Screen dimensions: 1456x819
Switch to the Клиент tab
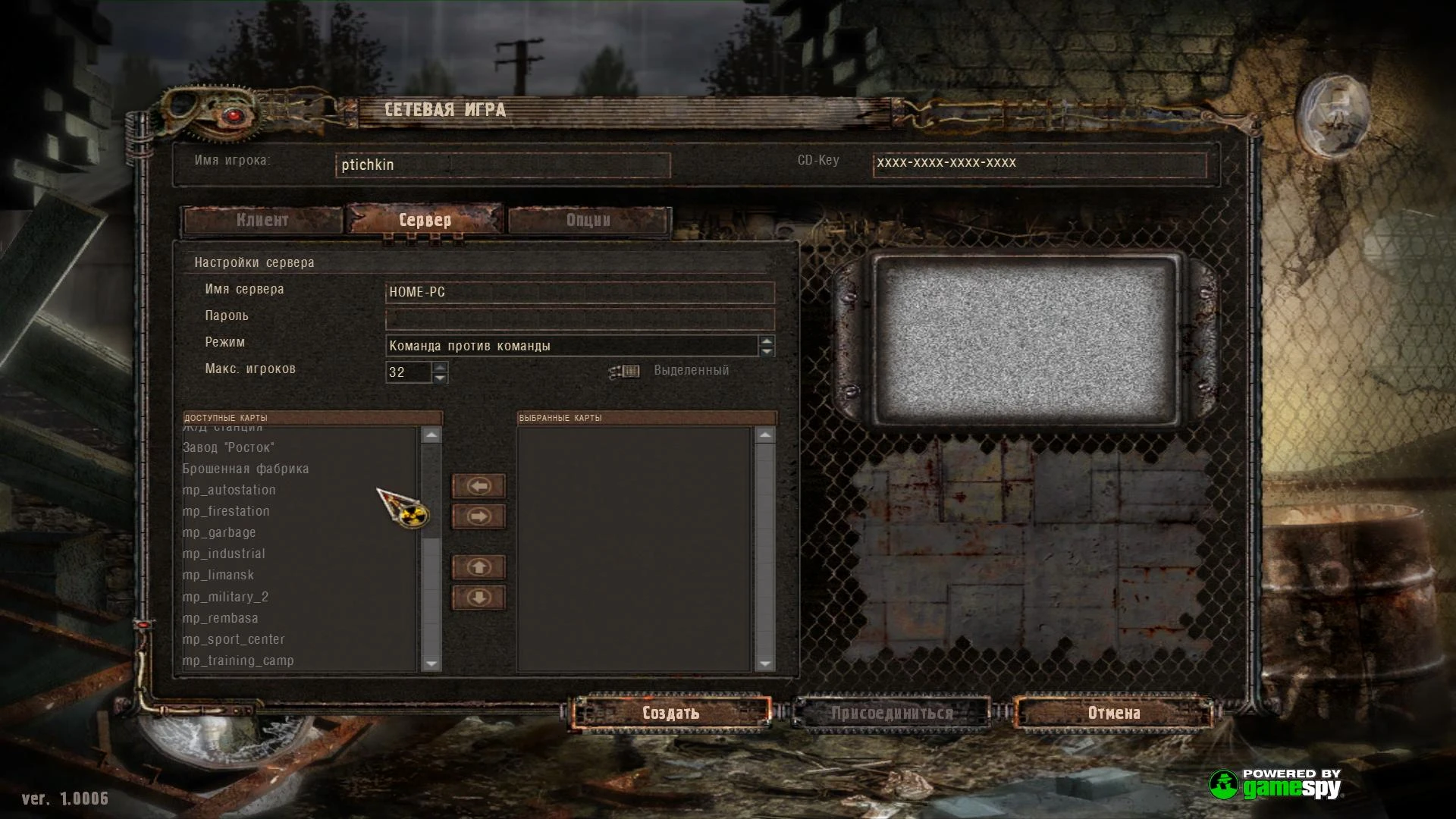coord(263,221)
